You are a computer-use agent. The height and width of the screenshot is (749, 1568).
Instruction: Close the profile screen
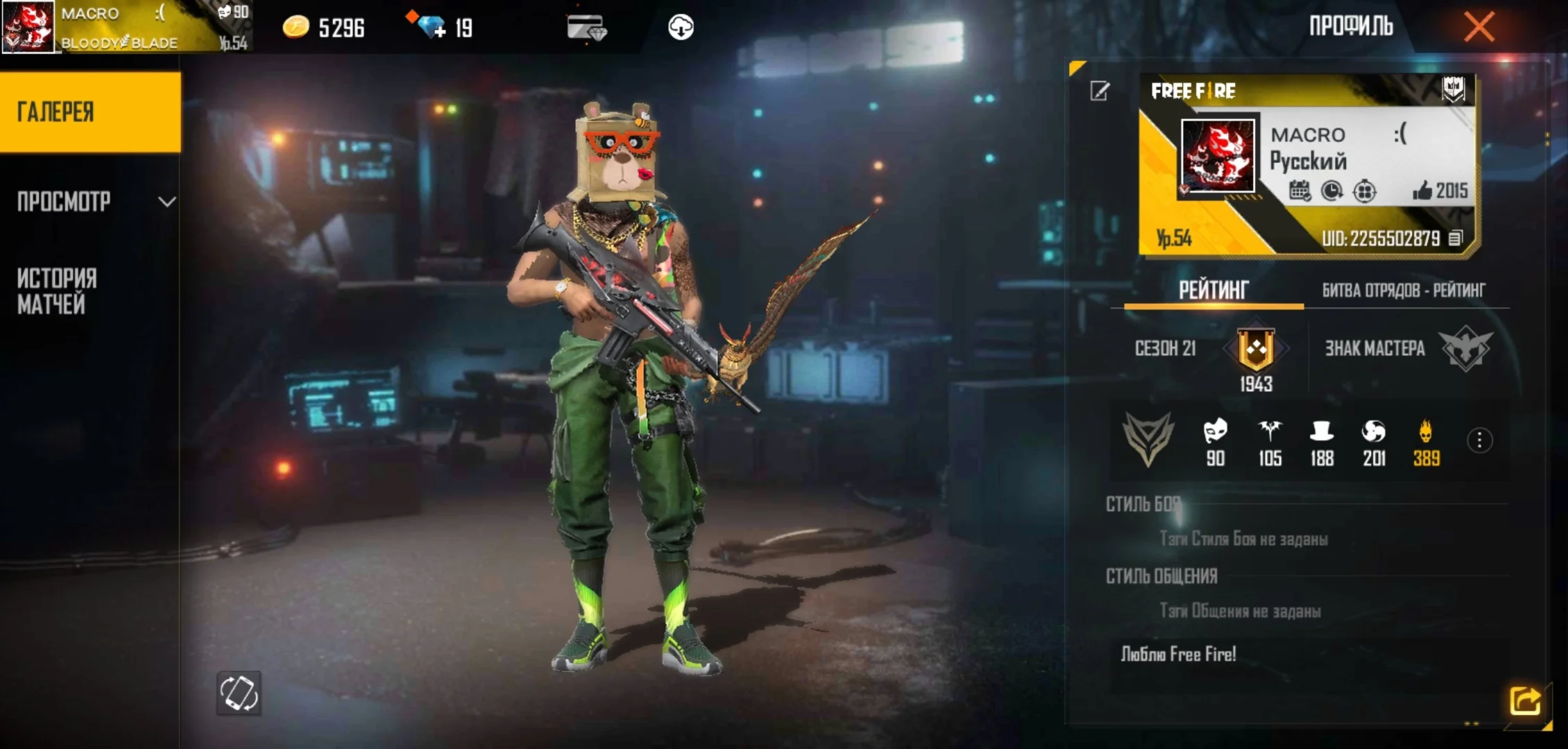1478,28
